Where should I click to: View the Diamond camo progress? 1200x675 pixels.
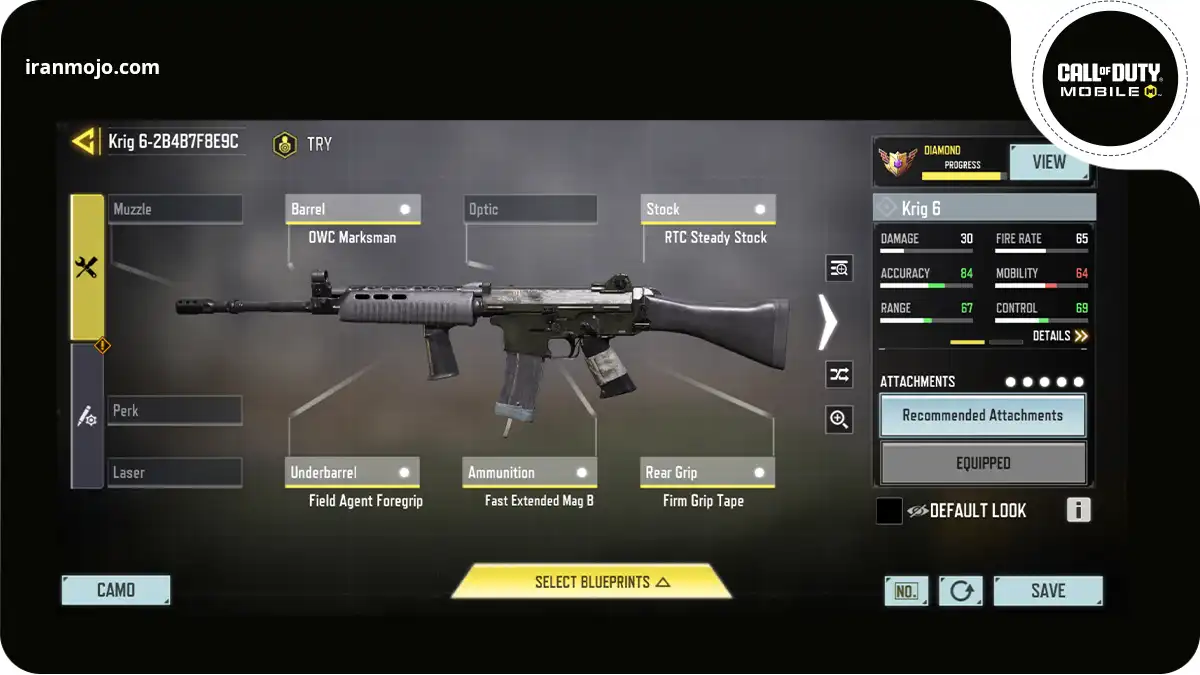1048,162
